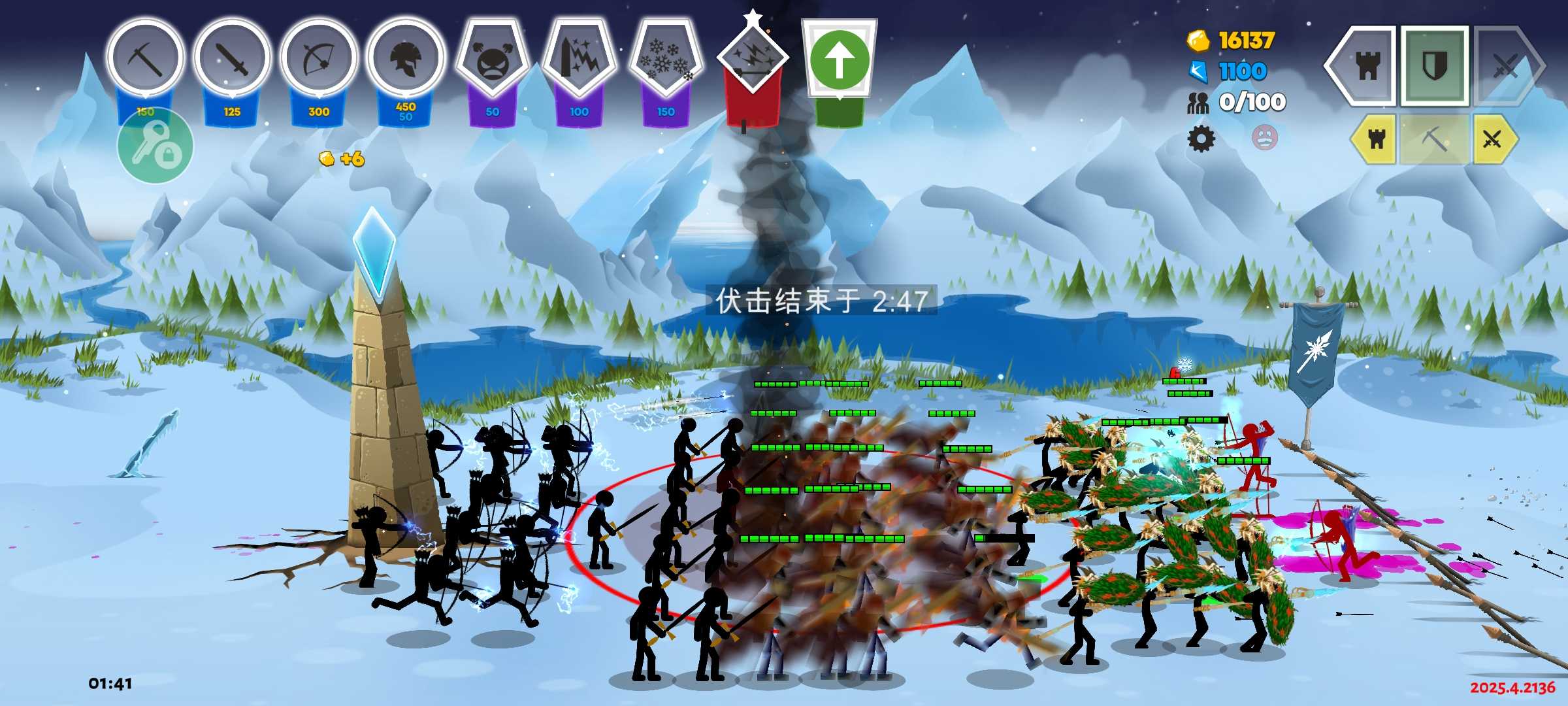Viewport: 1568px width, 706px height.
Task: Open settings with the gear icon
Action: coord(1201,139)
